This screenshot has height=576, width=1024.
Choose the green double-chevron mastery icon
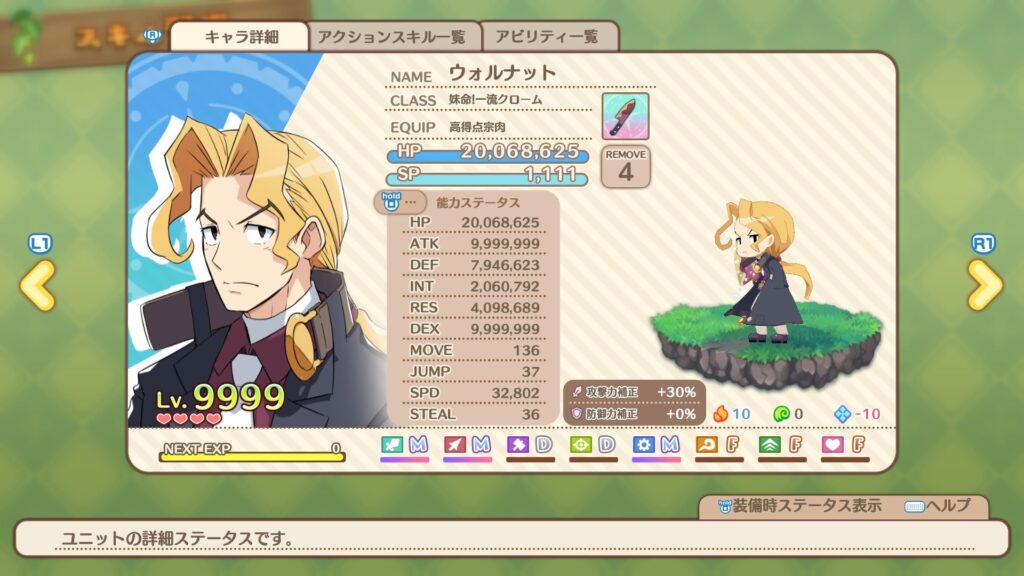(x=770, y=444)
